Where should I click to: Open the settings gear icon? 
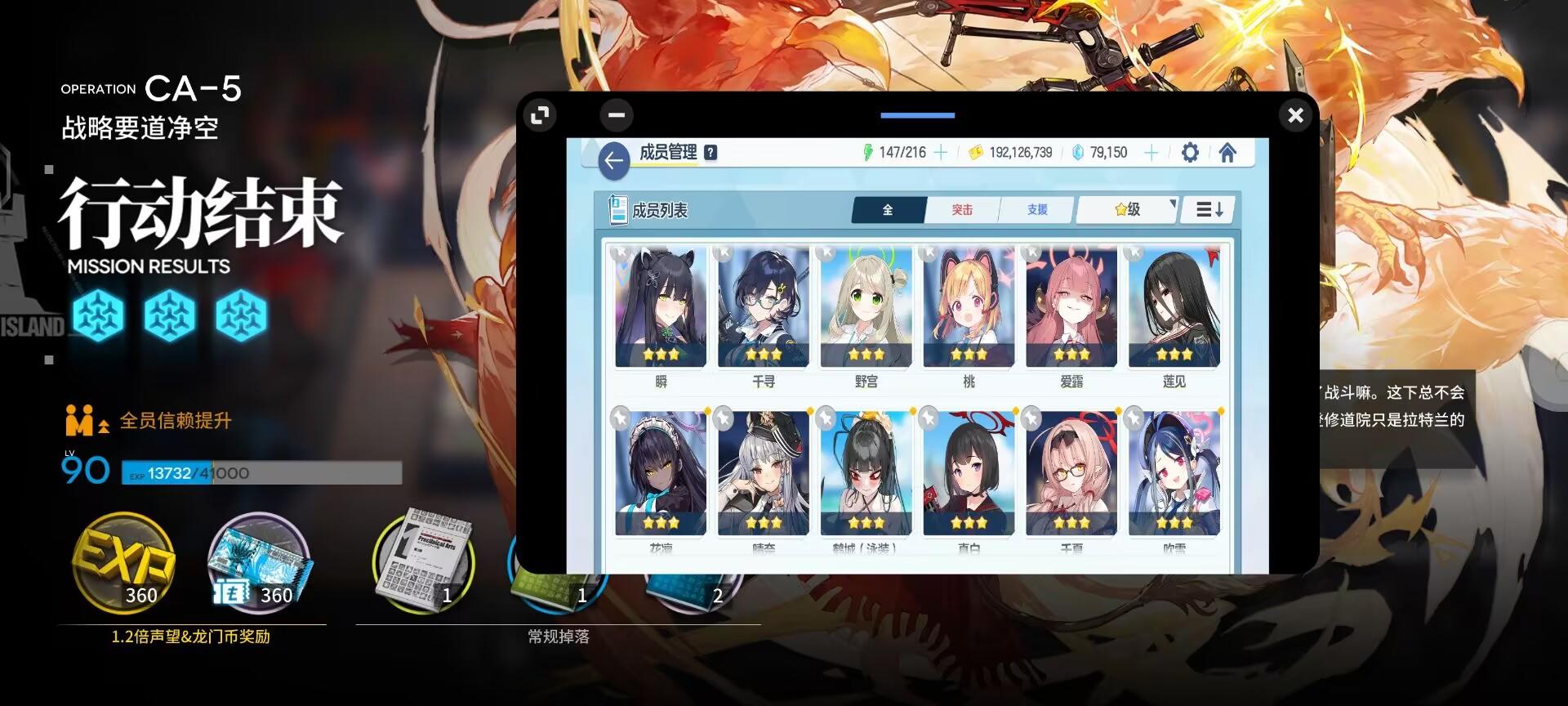click(x=1190, y=152)
